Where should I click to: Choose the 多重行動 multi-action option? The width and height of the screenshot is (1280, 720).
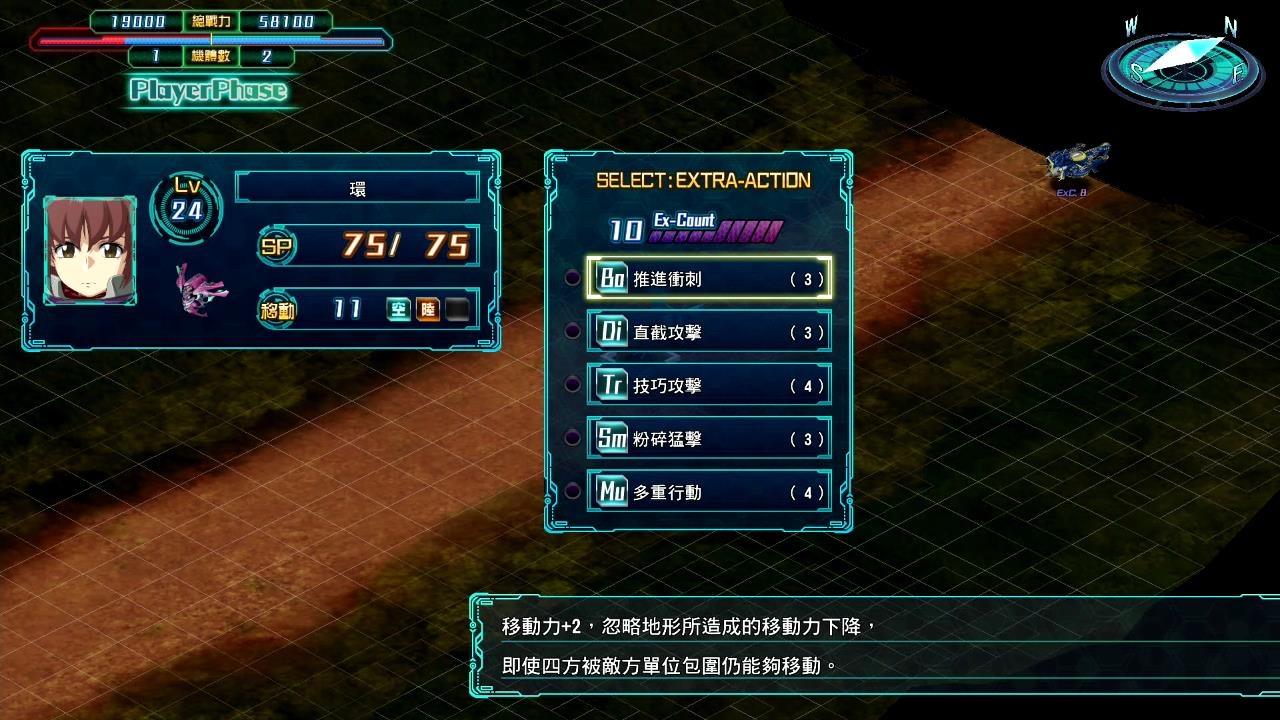pyautogui.click(x=709, y=492)
